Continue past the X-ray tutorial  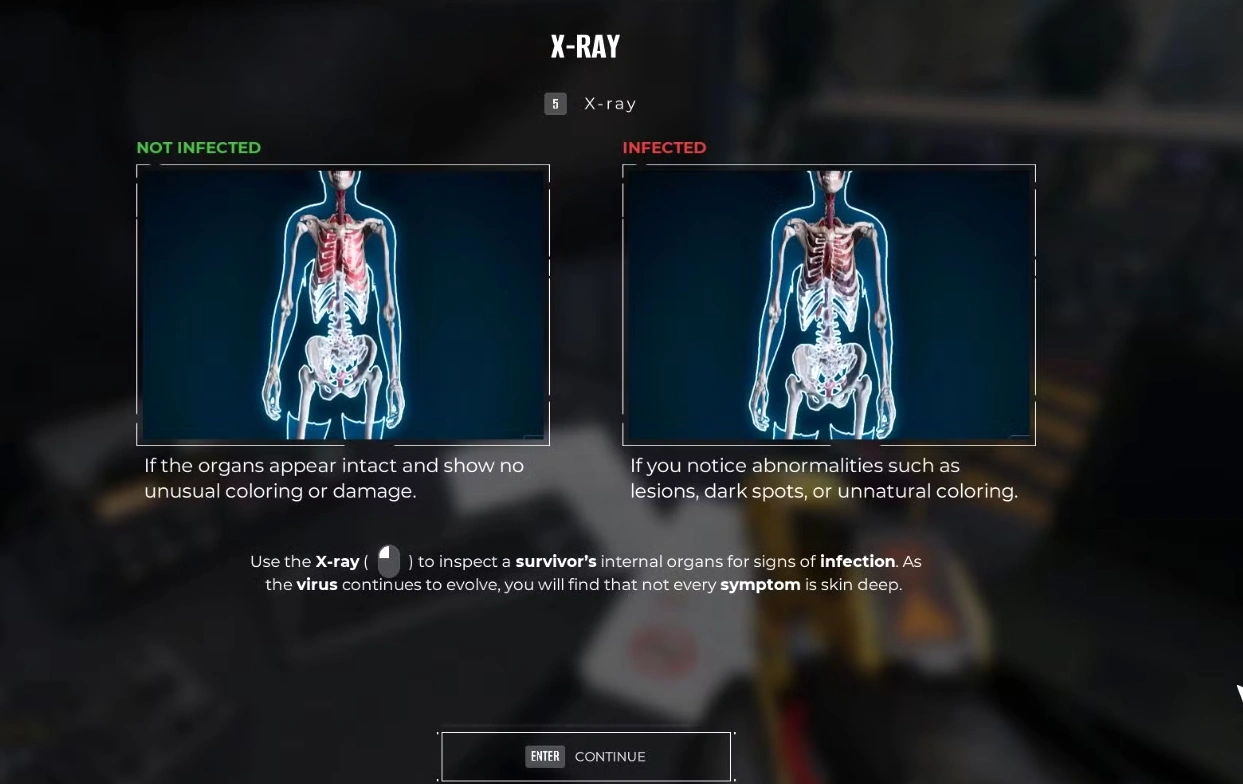point(586,756)
